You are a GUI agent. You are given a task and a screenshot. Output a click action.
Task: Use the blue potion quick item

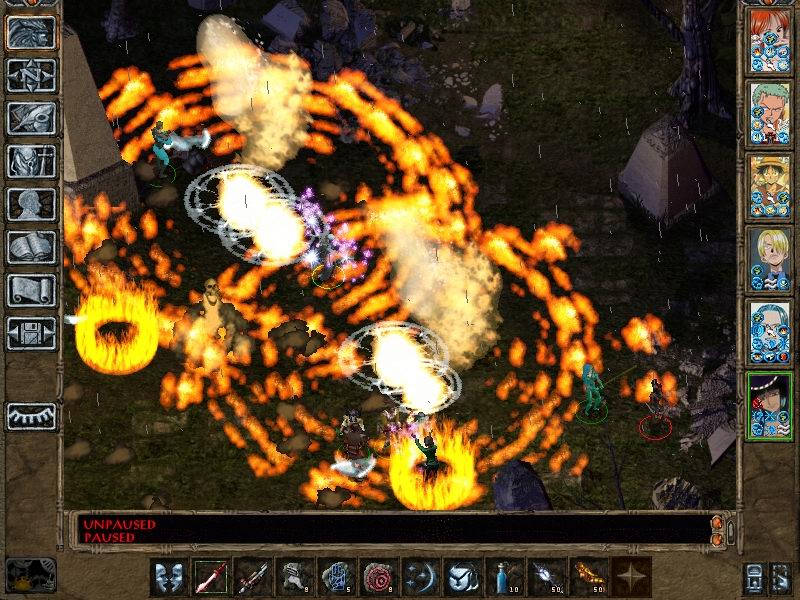505,577
